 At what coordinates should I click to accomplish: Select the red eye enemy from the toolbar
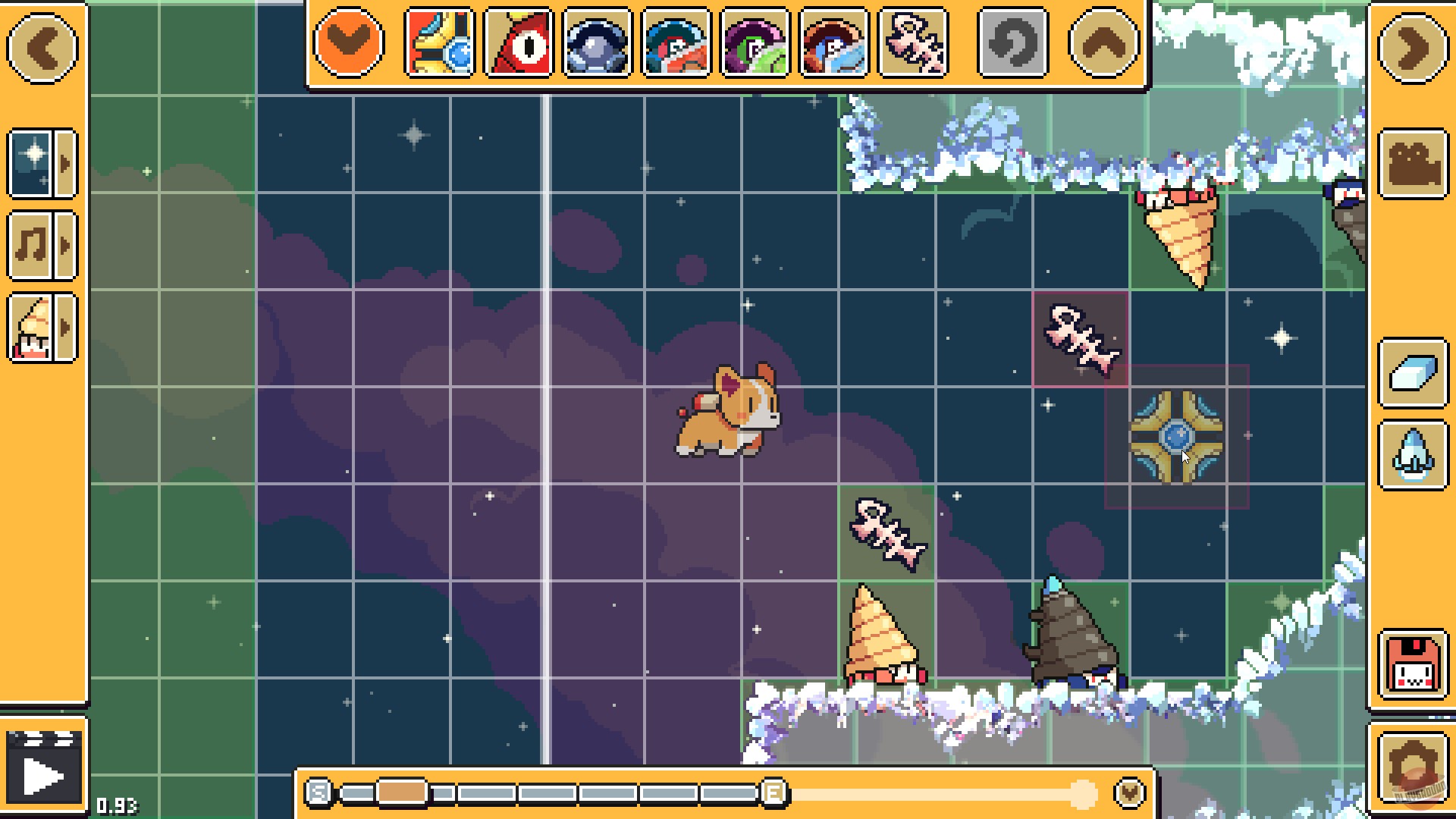(x=517, y=44)
